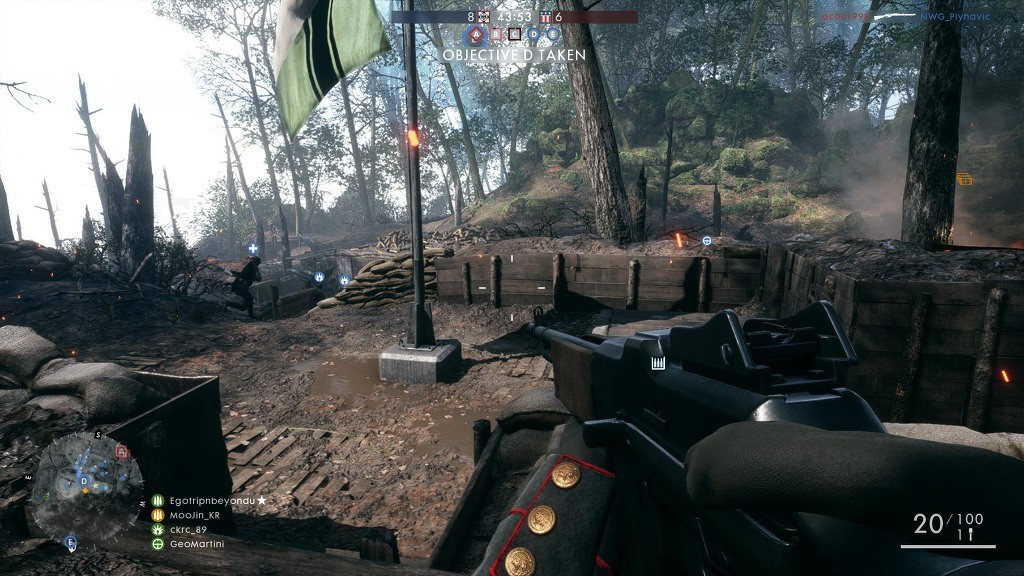The image size is (1024, 576).
Task: Click the American team flag icon by score
Action: [x=545, y=17]
